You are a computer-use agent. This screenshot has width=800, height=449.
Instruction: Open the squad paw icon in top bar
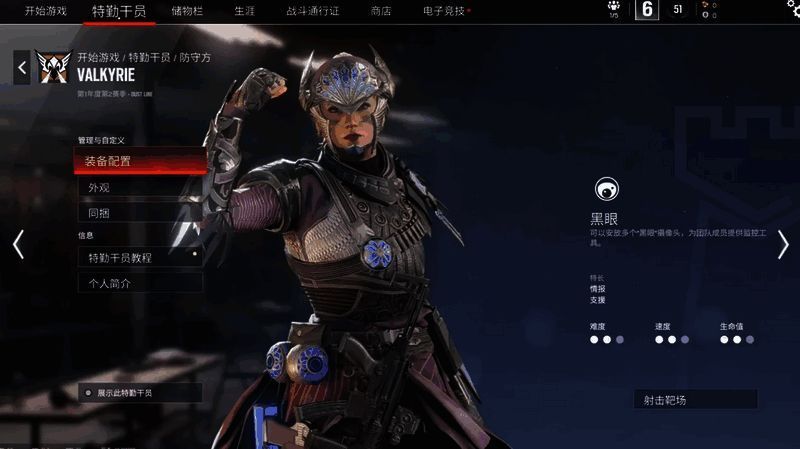613,9
